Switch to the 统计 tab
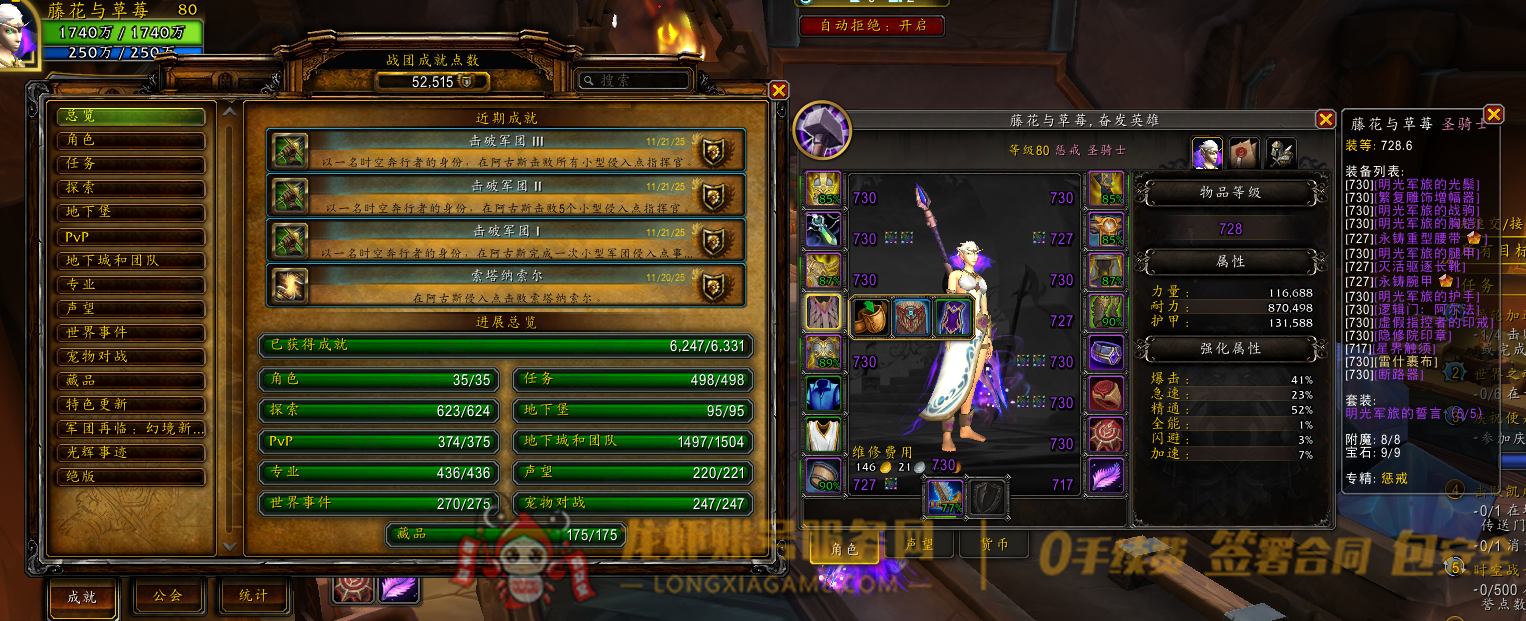 [x=254, y=596]
